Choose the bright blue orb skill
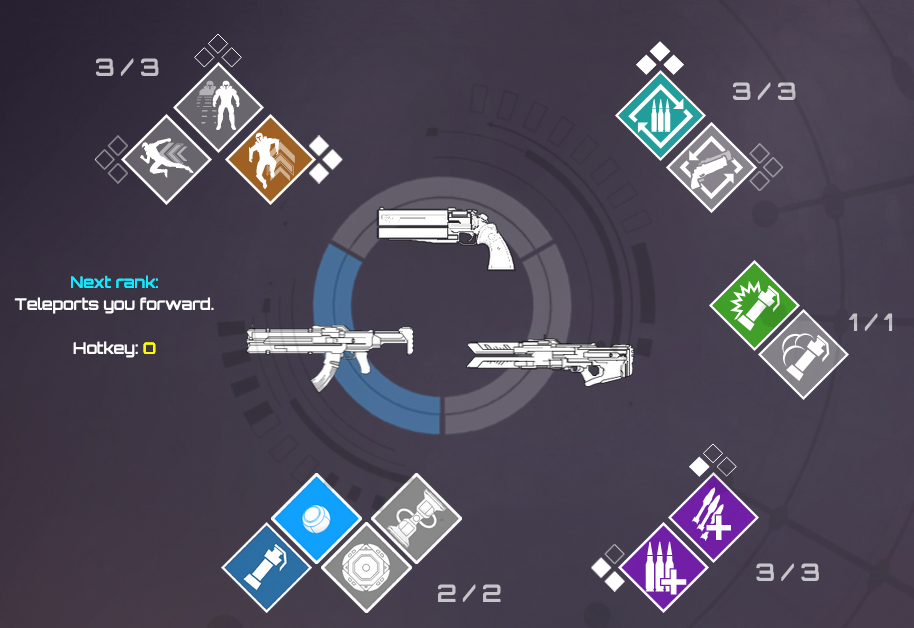The height and width of the screenshot is (628, 914). coord(316,518)
